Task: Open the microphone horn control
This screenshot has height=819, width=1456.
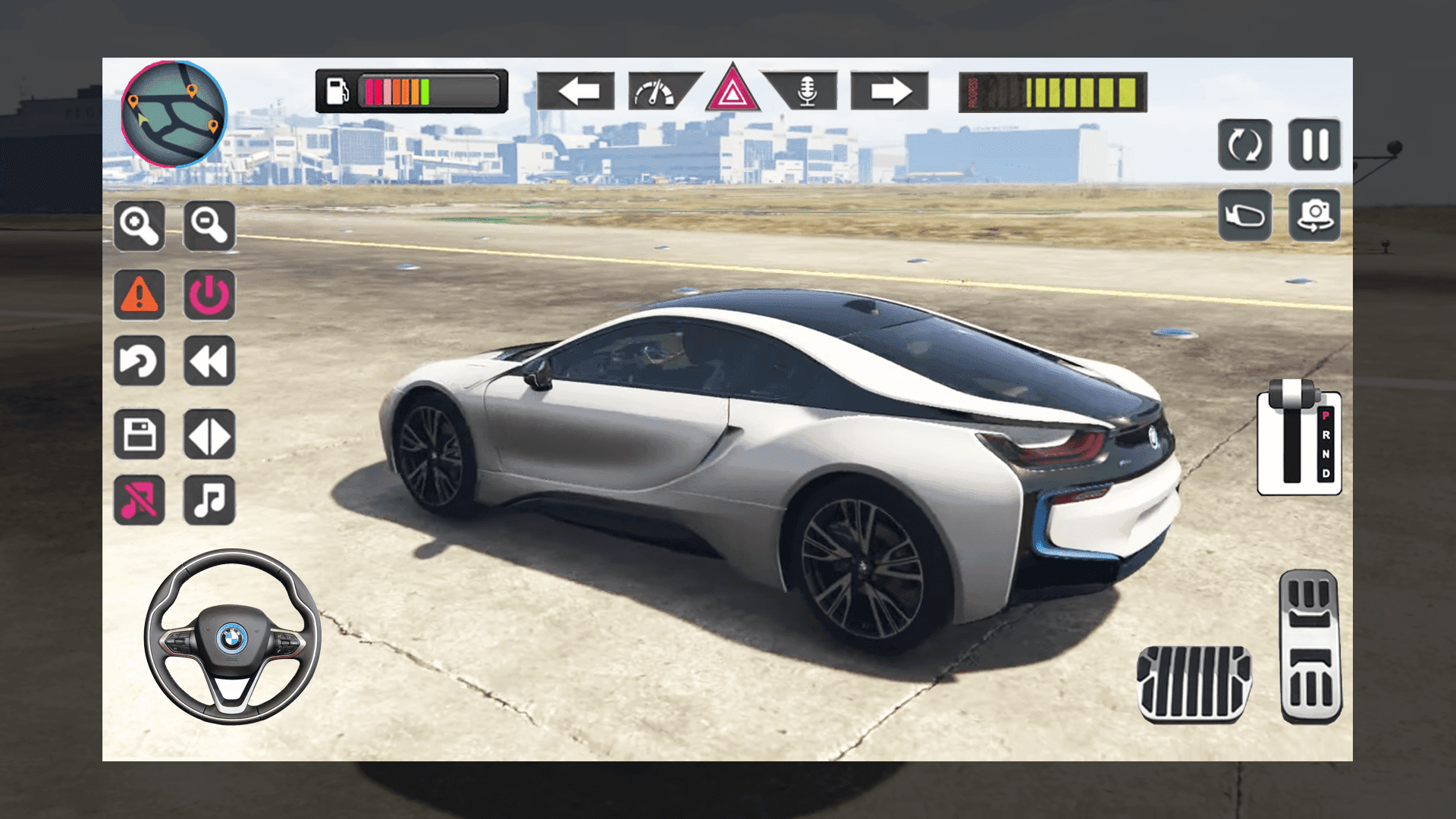Action: pyautogui.click(x=806, y=93)
